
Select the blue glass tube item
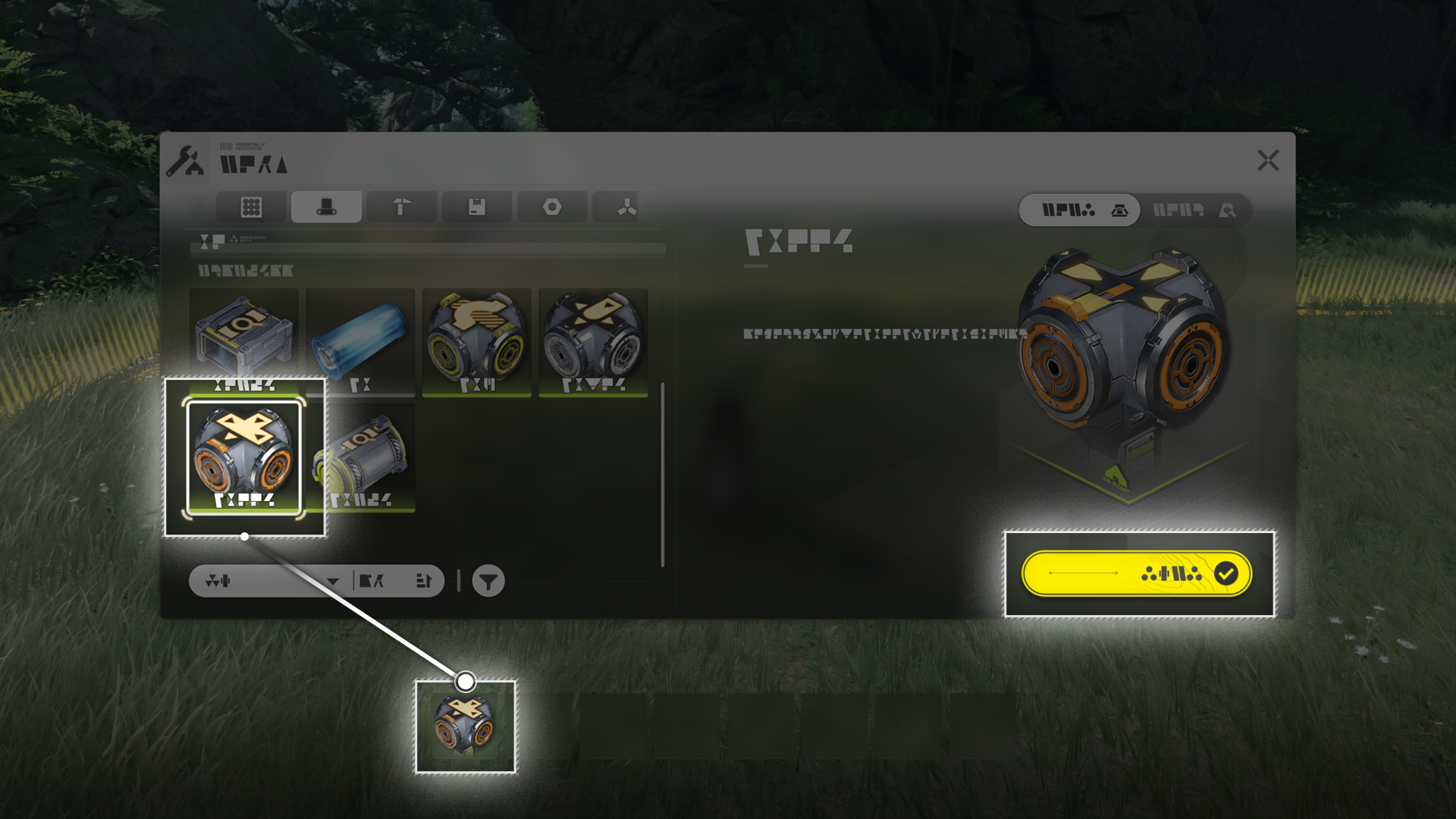(x=360, y=341)
